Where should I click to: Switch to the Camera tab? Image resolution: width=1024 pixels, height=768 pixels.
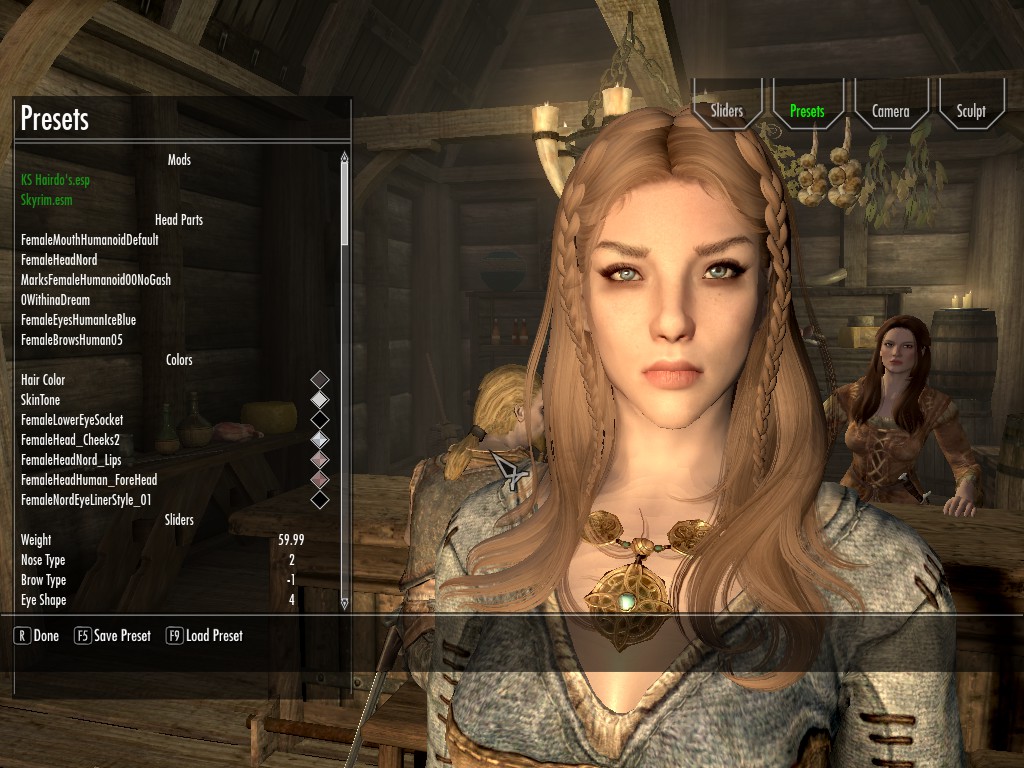tap(890, 111)
